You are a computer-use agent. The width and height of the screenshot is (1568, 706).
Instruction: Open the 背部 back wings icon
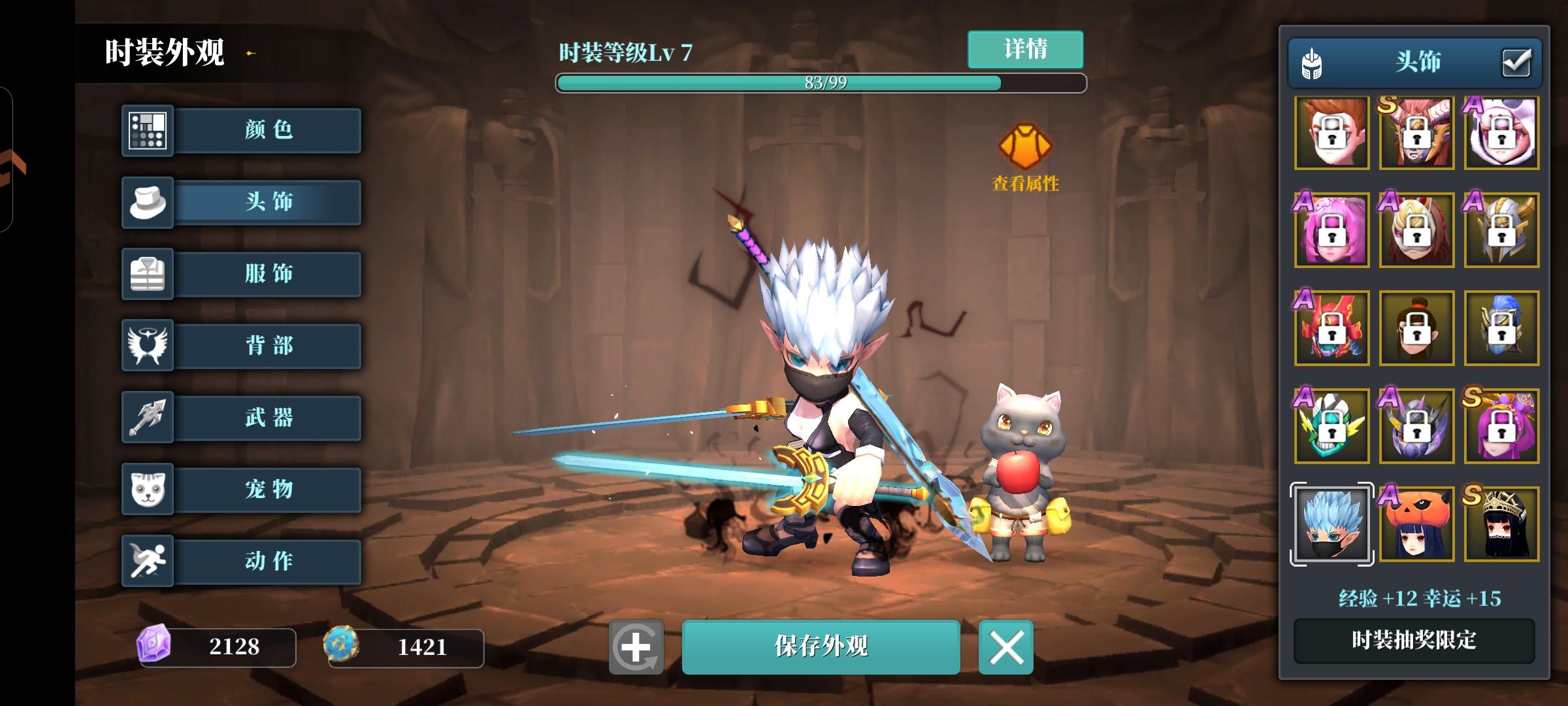[147, 346]
